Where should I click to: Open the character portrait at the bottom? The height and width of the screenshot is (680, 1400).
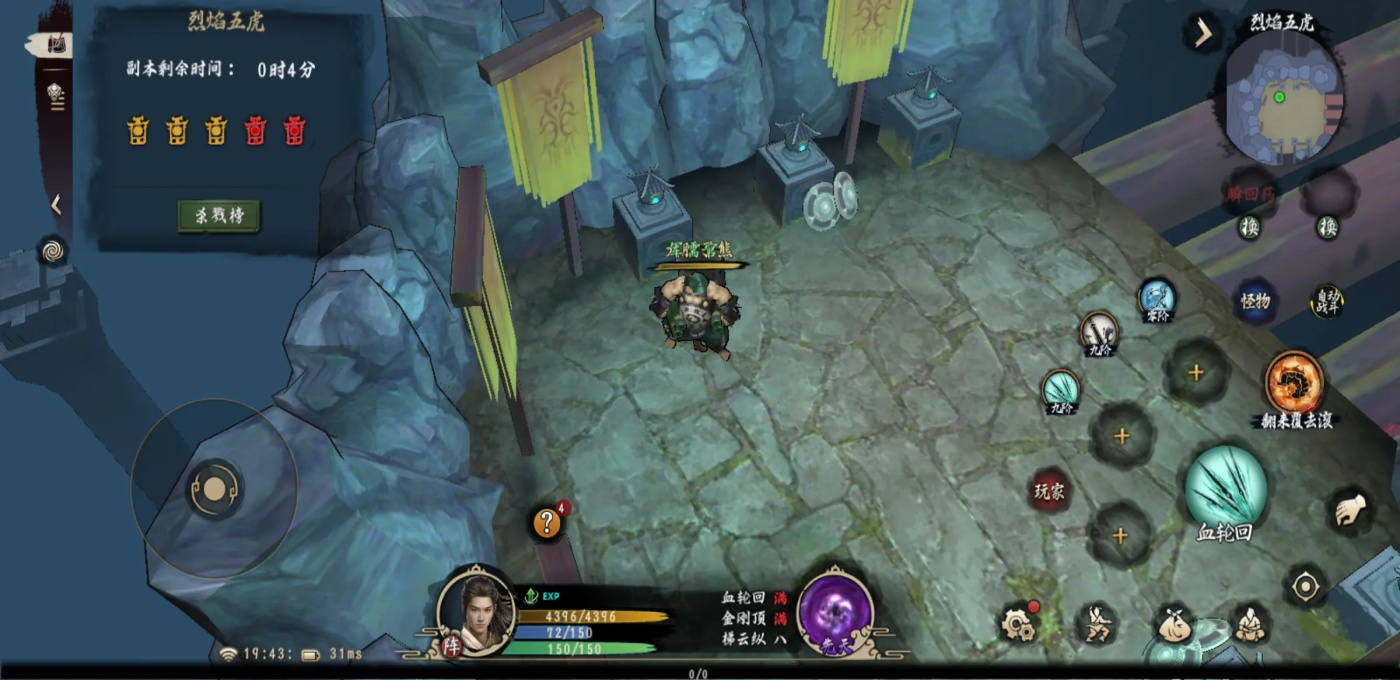coord(476,610)
